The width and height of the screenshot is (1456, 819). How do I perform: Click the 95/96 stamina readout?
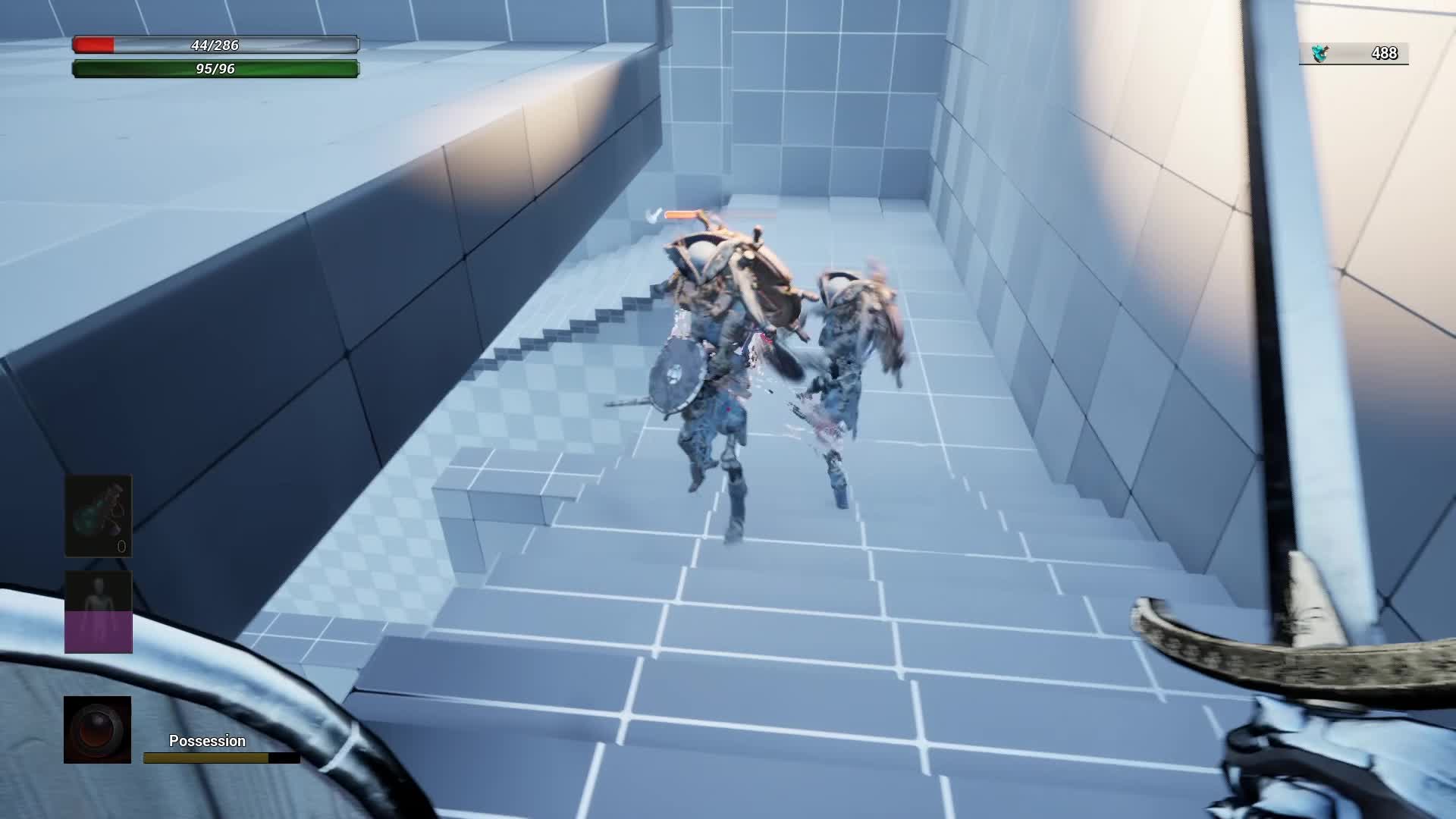click(x=215, y=67)
